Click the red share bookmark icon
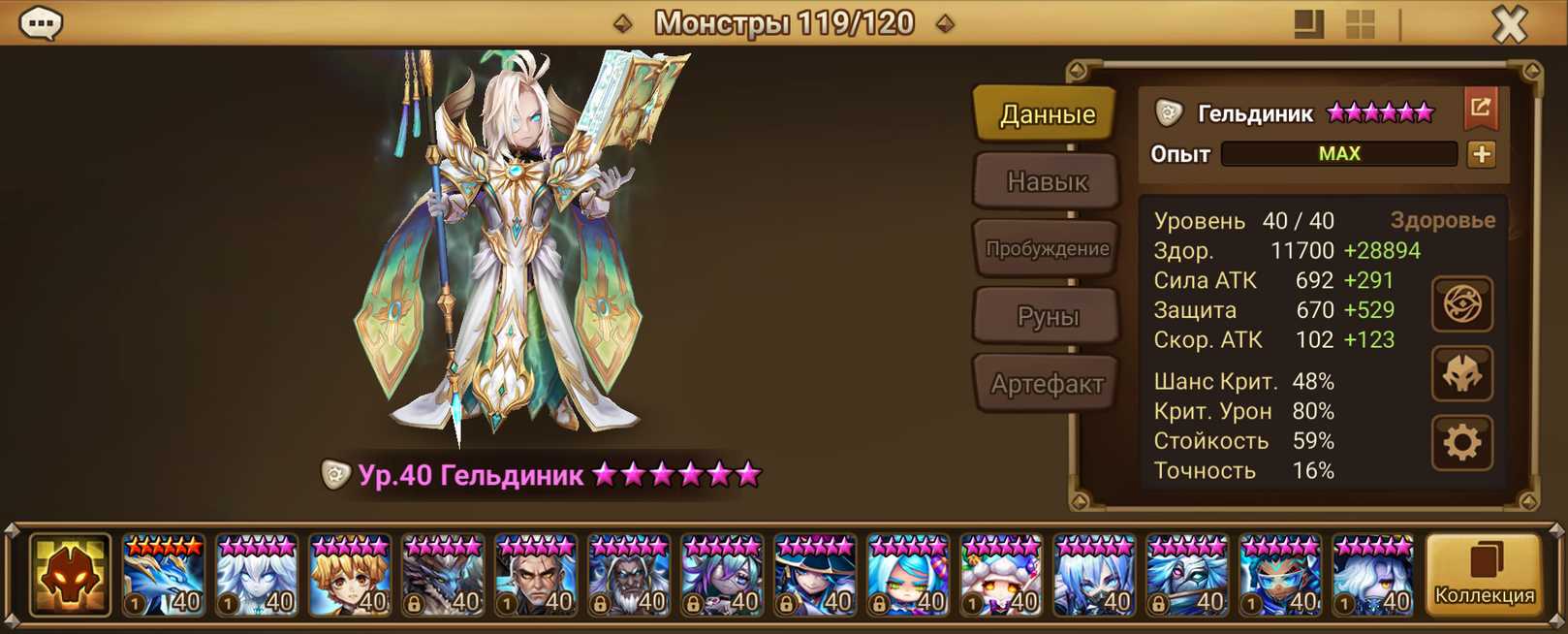Viewport: 1568px width, 634px height. coord(1480,109)
